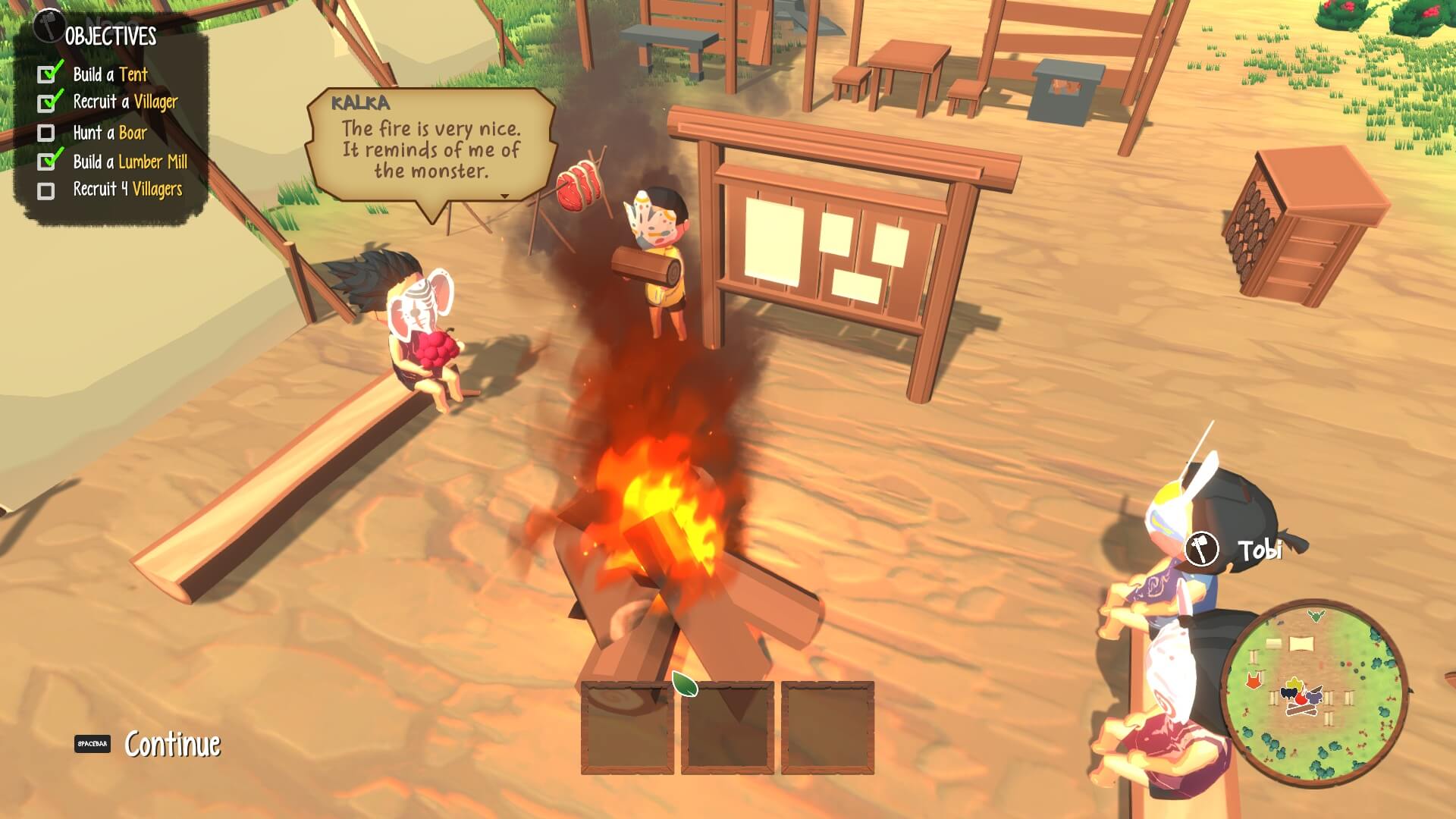This screenshot has width=1456, height=819.
Task: Select the Recruit 4 Villagers objective
Action: tap(127, 190)
